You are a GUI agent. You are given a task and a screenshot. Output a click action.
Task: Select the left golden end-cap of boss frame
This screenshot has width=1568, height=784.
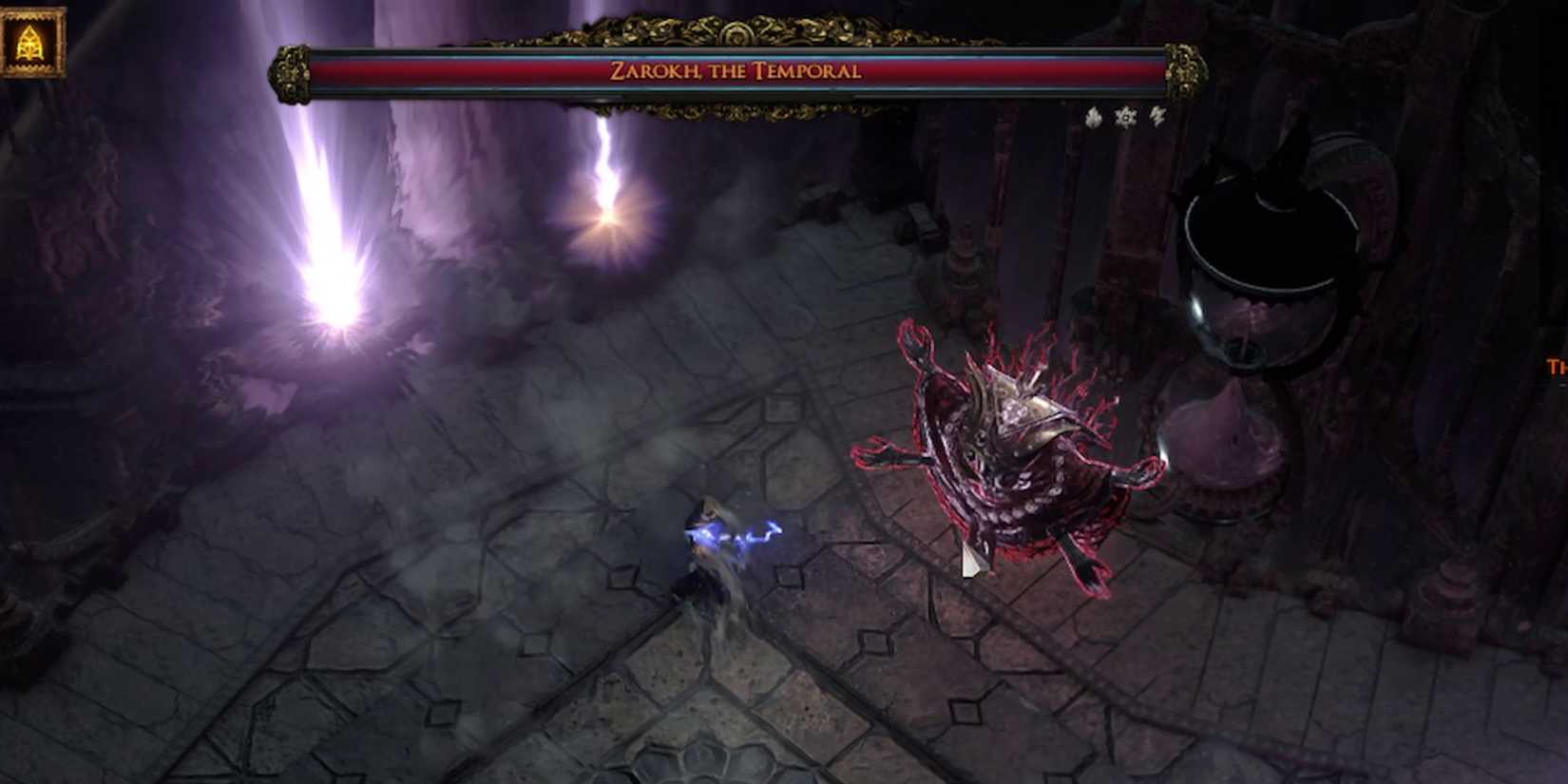[x=290, y=71]
